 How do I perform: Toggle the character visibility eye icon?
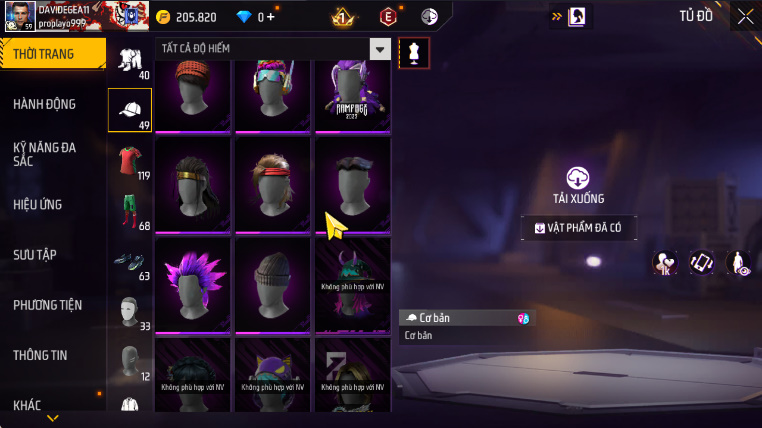[739, 262]
